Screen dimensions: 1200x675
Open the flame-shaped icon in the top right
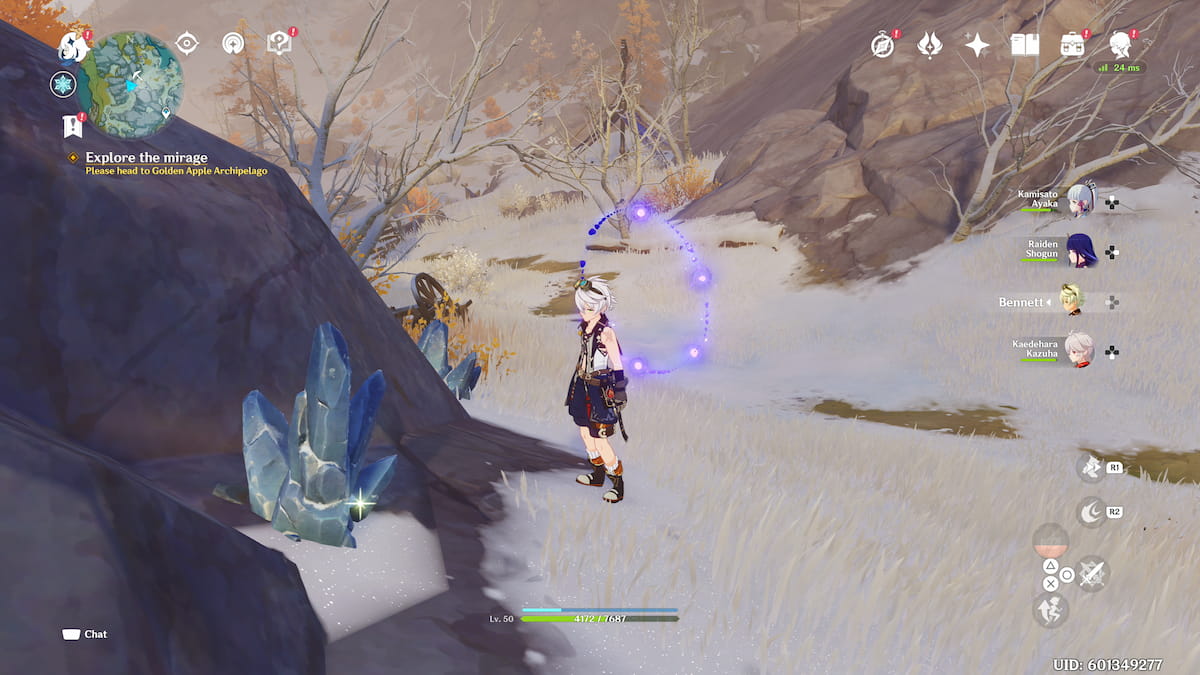[930, 45]
